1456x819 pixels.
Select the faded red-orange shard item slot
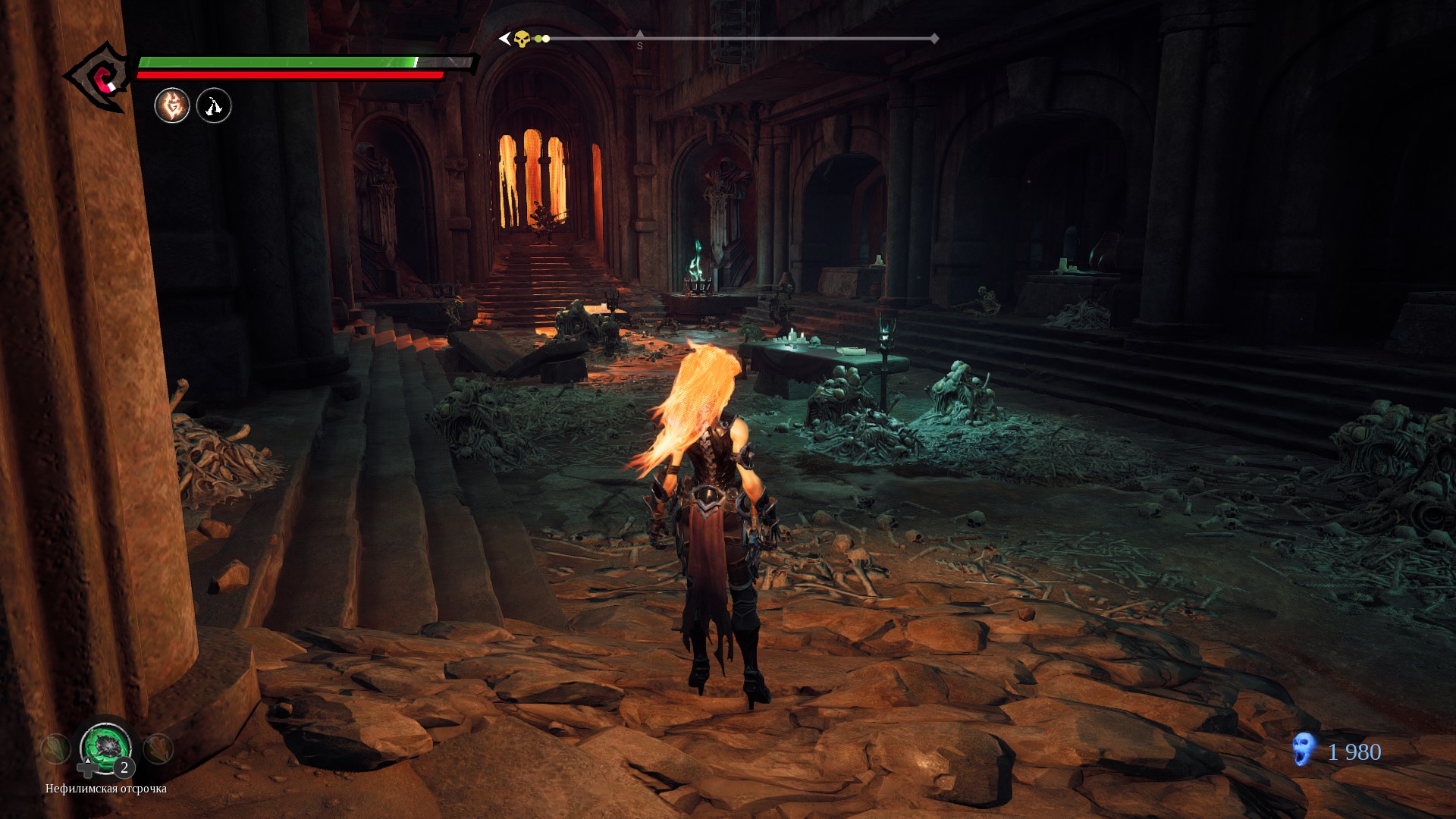point(158,749)
